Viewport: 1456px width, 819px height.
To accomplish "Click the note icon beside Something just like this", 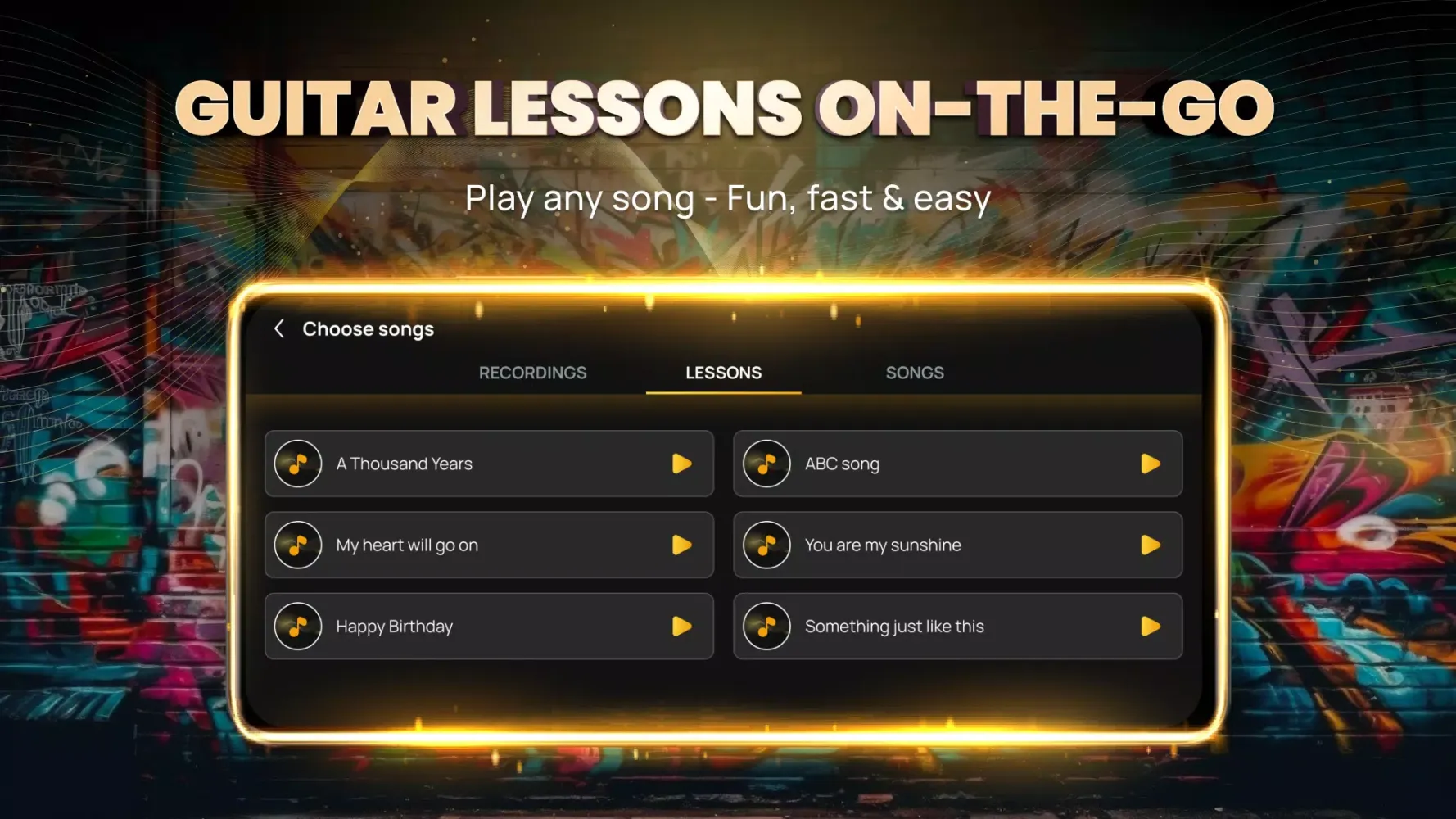I will (766, 627).
